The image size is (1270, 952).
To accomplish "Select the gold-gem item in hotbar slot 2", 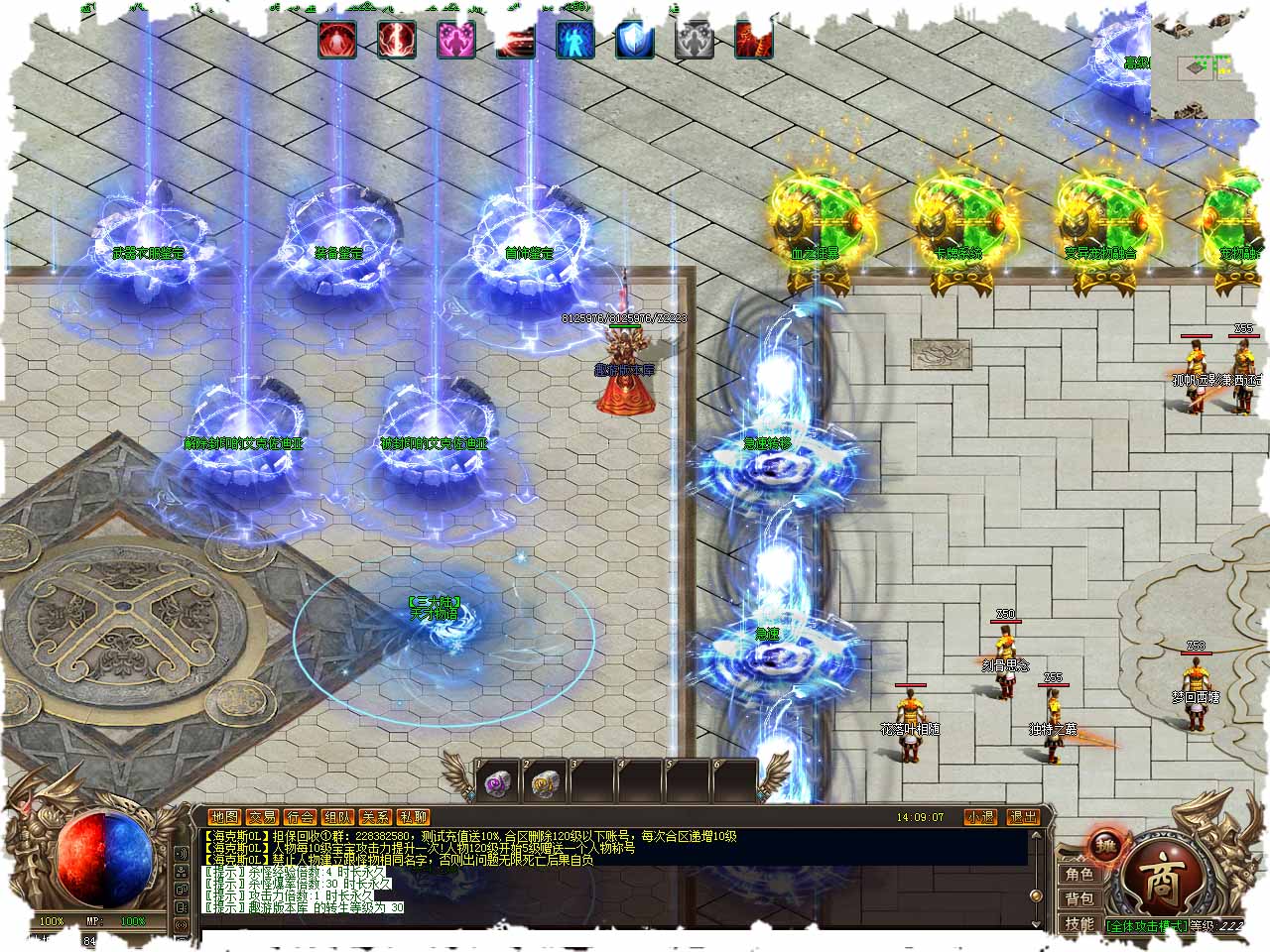I will 544,783.
